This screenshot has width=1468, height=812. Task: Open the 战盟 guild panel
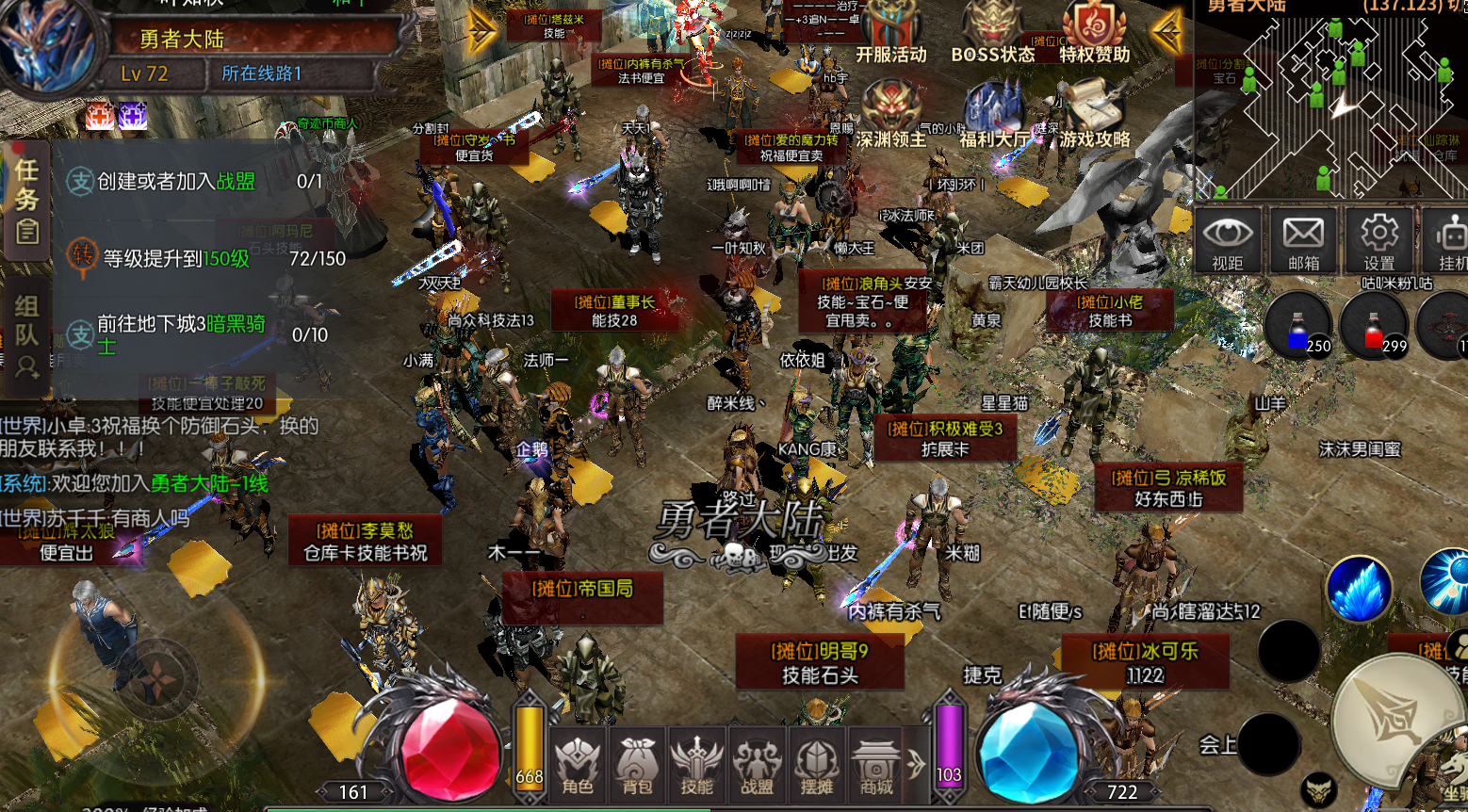pyautogui.click(x=757, y=765)
